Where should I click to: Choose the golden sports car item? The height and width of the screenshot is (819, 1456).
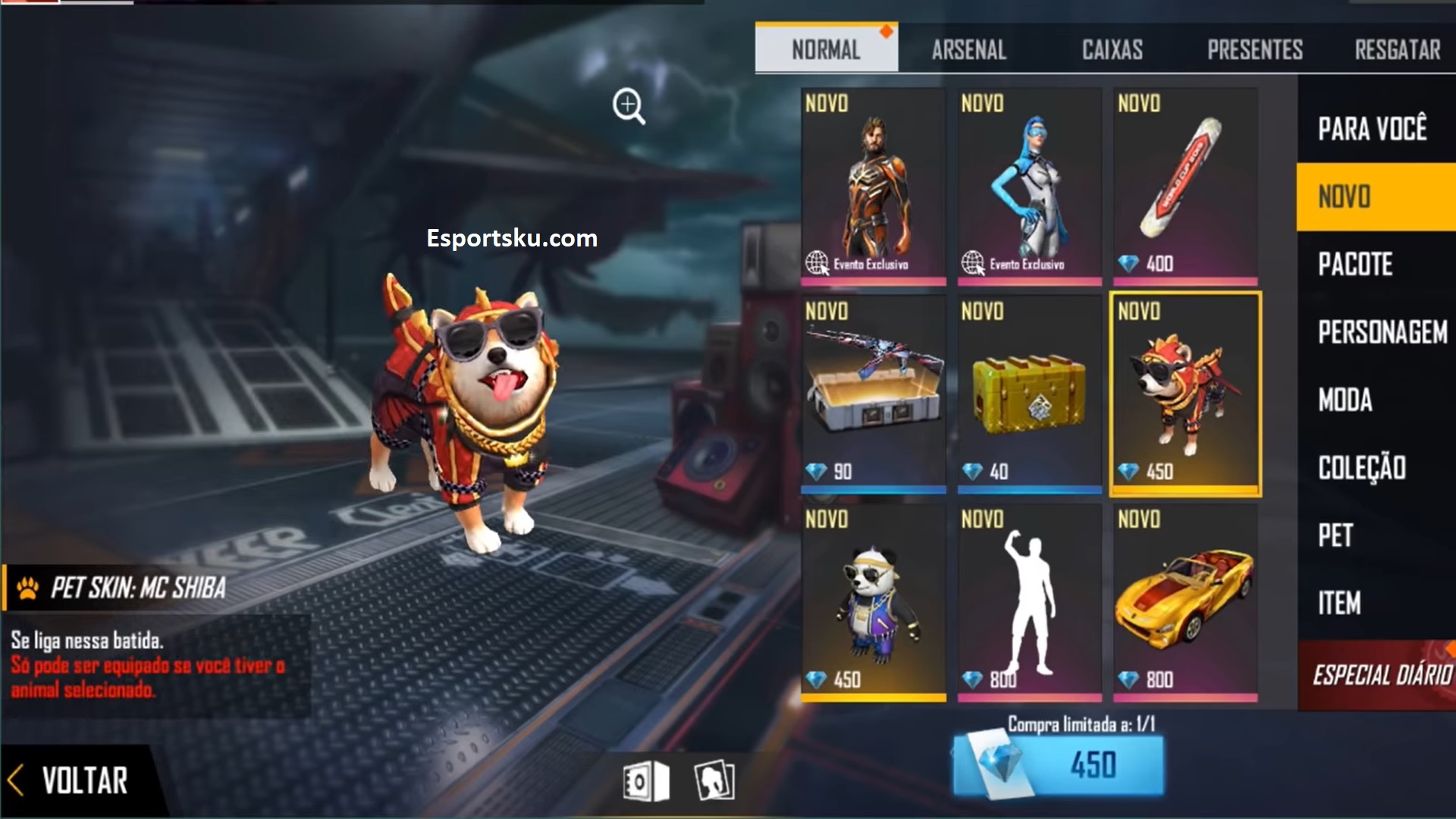[1185, 601]
